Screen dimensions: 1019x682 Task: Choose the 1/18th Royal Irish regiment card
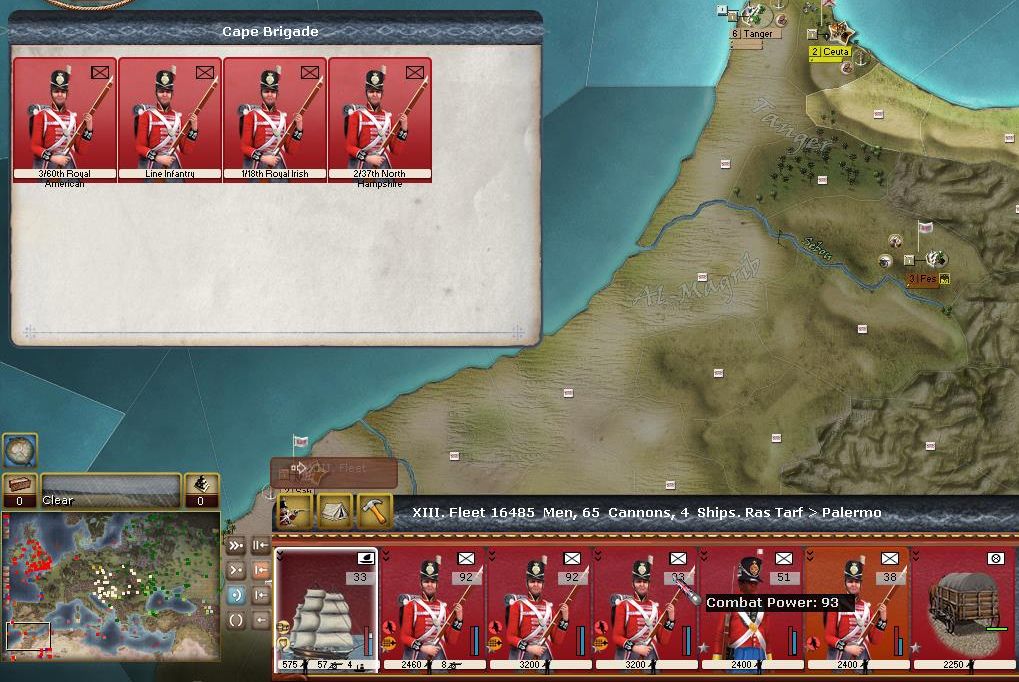point(274,118)
